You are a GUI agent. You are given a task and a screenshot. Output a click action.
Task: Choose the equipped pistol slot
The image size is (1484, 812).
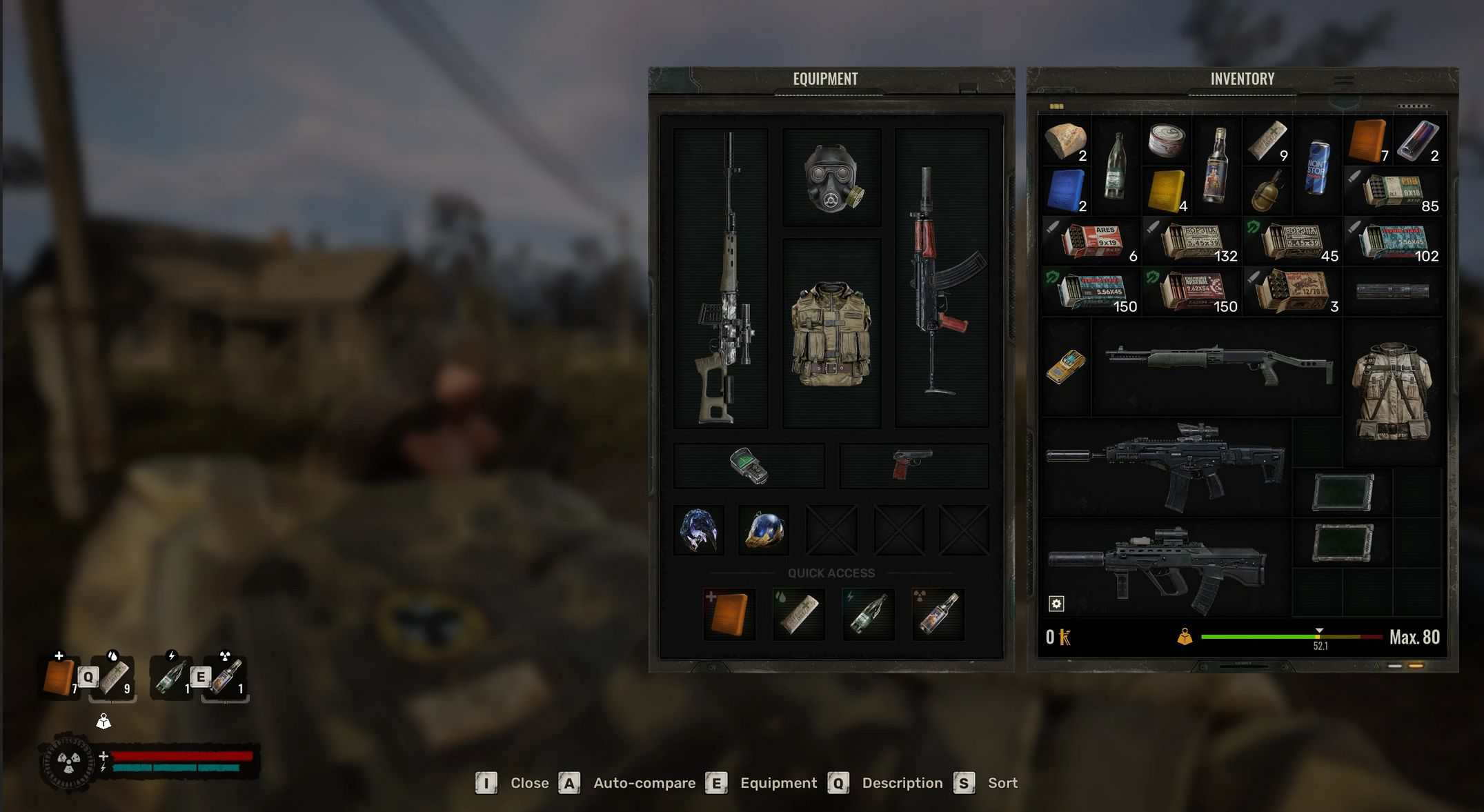coord(913,466)
